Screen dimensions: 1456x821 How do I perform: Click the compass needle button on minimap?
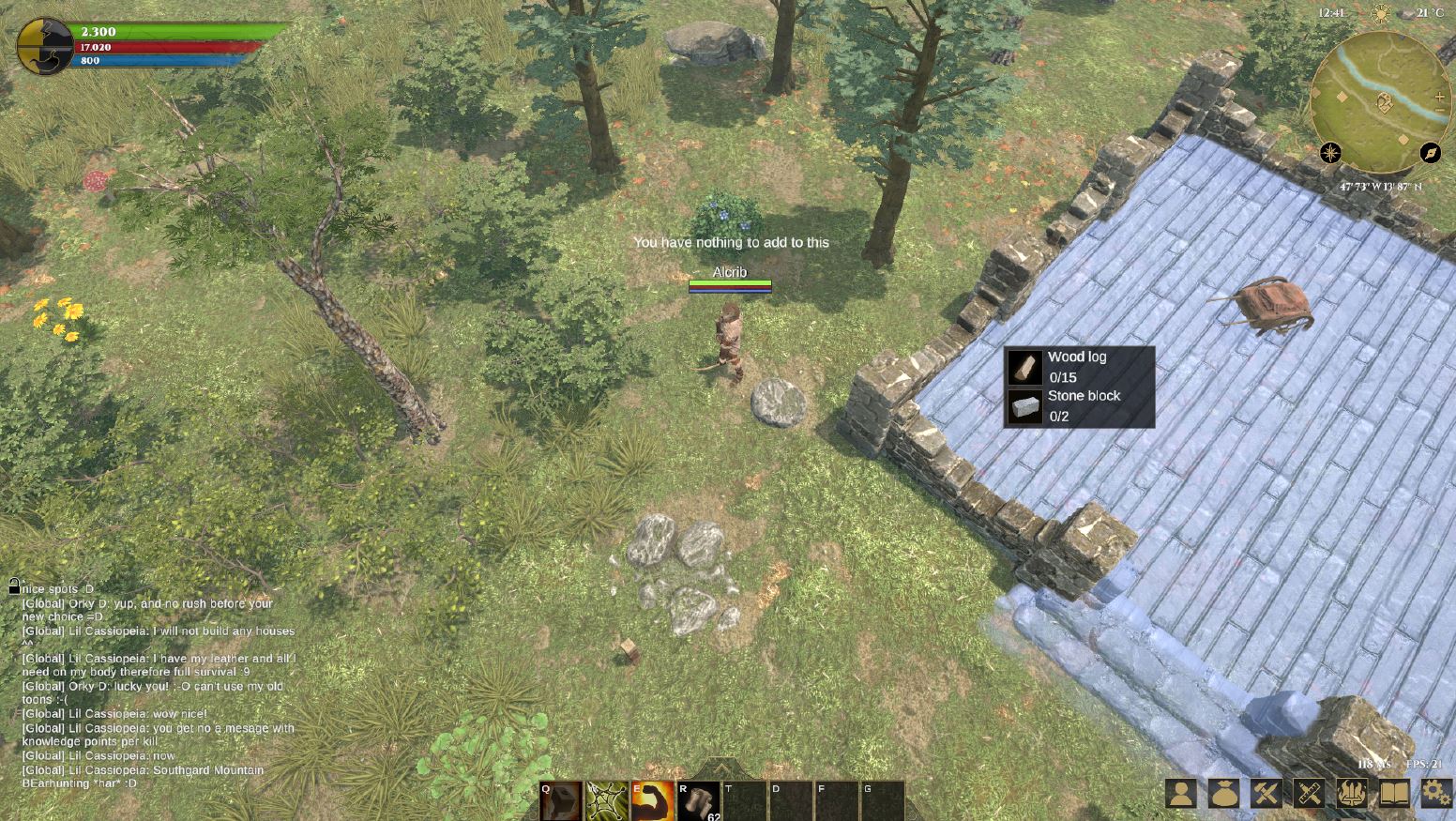pyautogui.click(x=1430, y=153)
